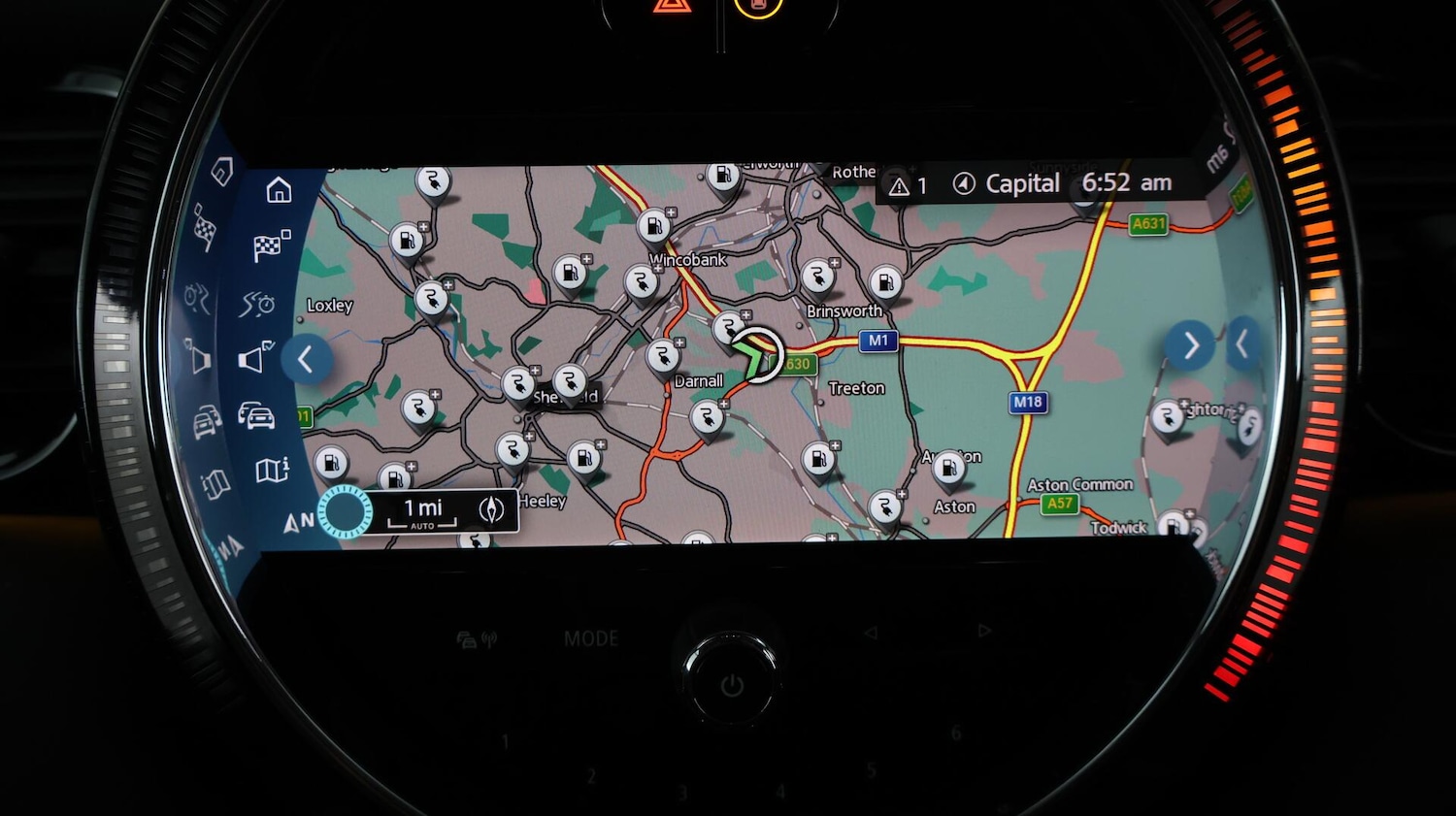Select the MODE button
1456x816 pixels.
[x=591, y=638]
